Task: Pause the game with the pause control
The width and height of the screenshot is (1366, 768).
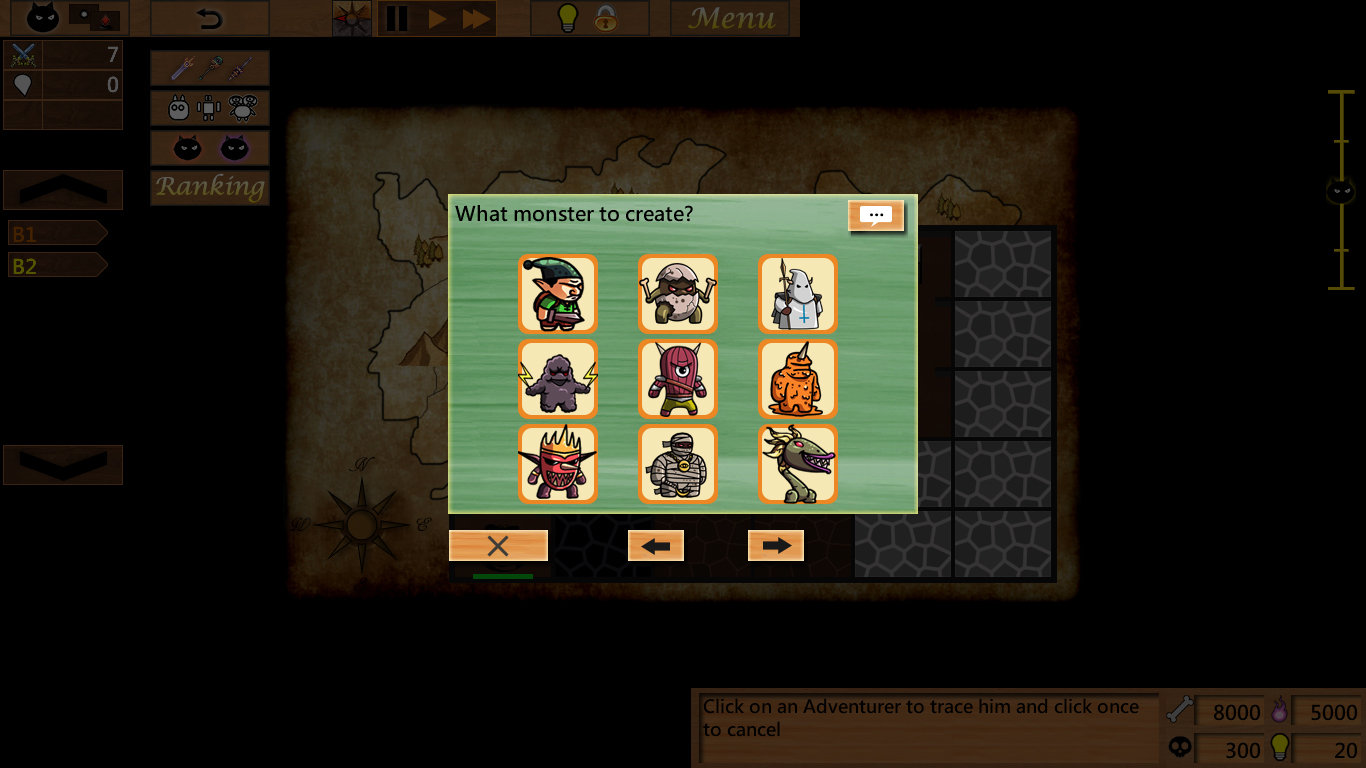Action: pyautogui.click(x=396, y=17)
